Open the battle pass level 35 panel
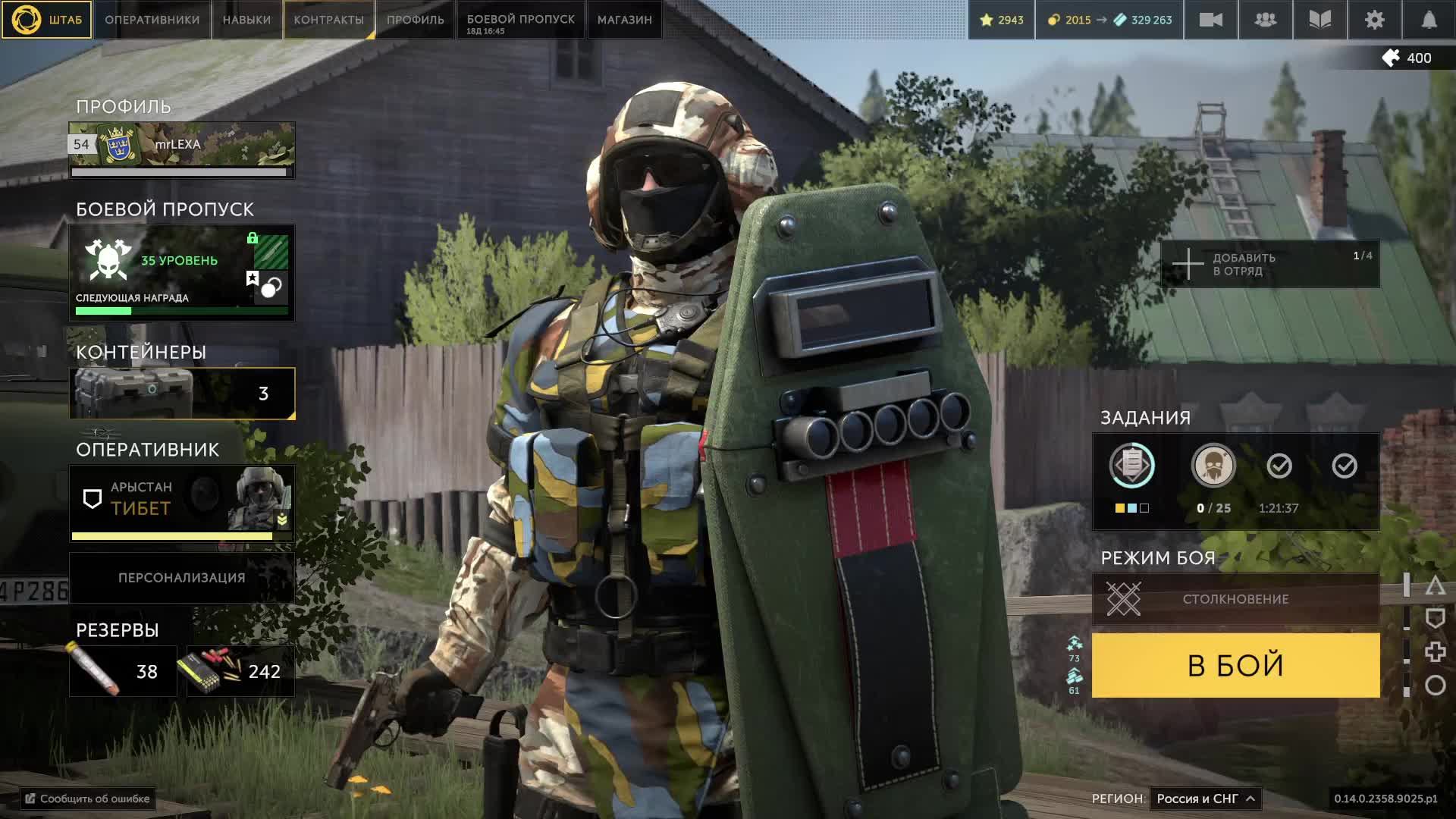The width and height of the screenshot is (1456, 819). click(x=182, y=272)
